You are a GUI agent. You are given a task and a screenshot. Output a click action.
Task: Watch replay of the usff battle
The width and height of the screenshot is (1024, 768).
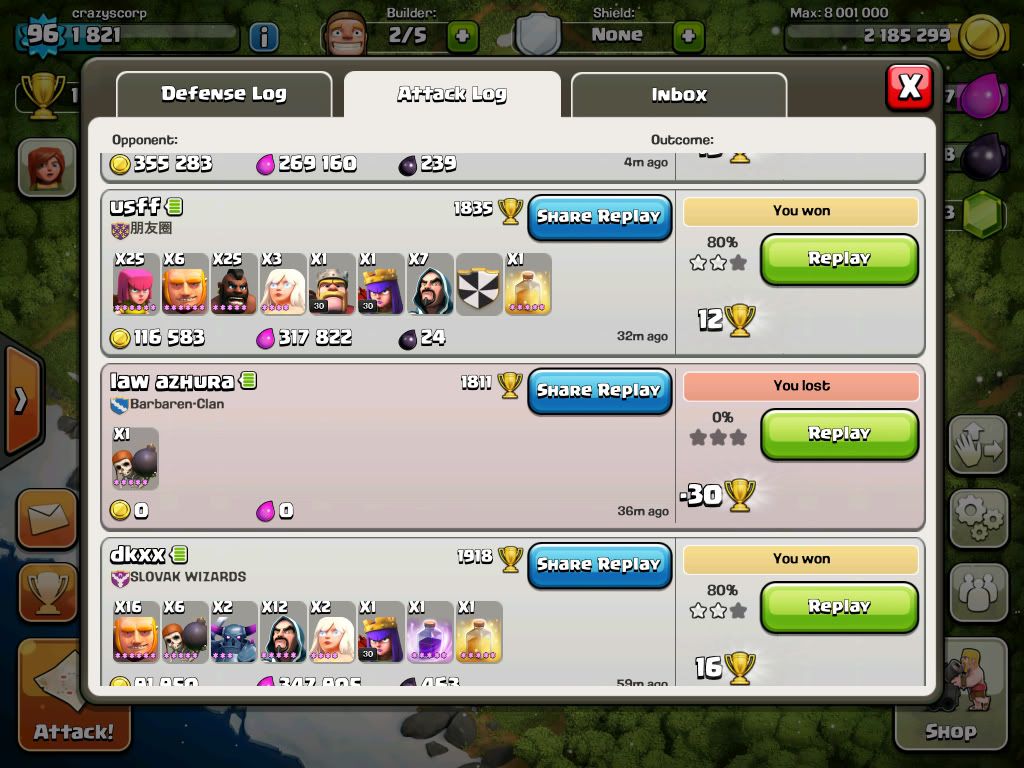click(x=839, y=259)
